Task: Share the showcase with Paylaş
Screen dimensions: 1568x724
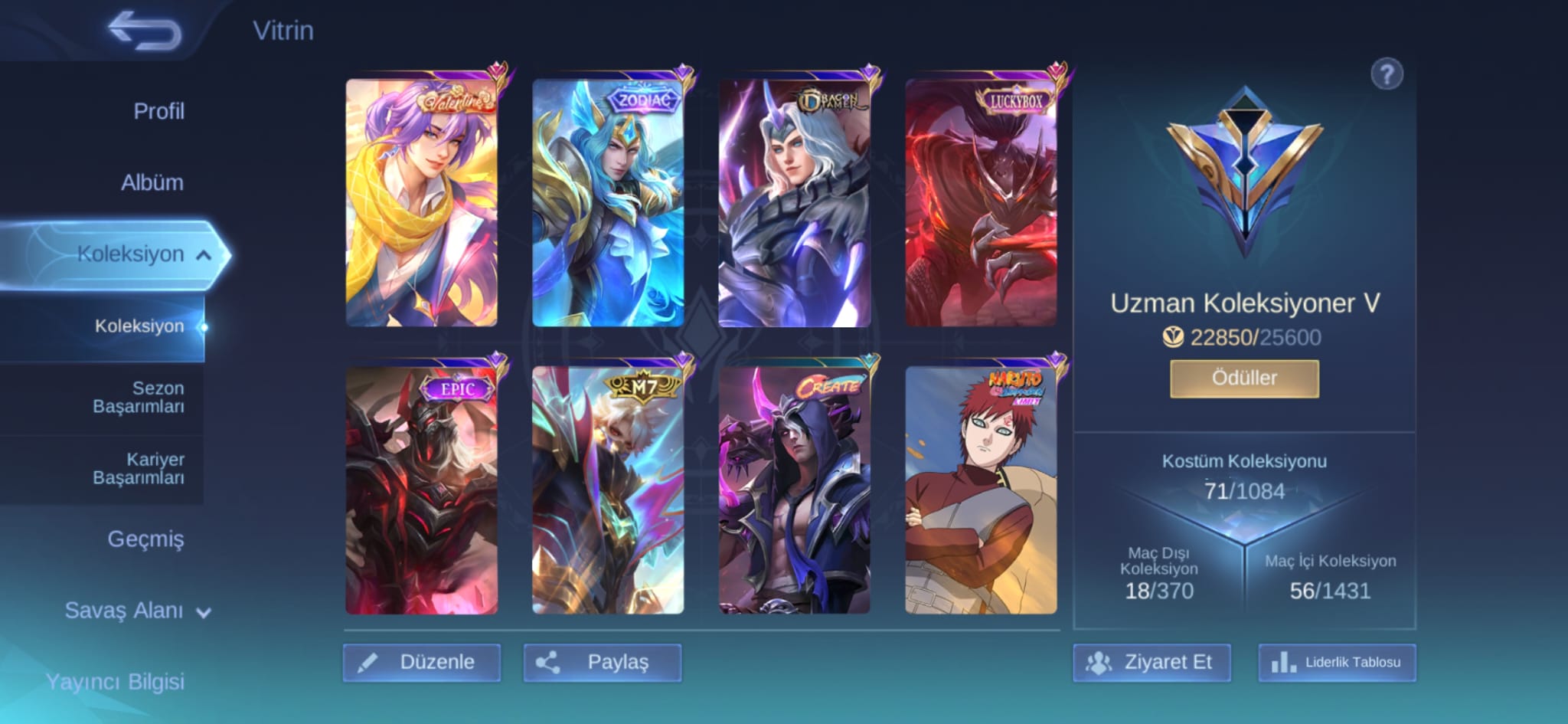Action: pos(603,662)
